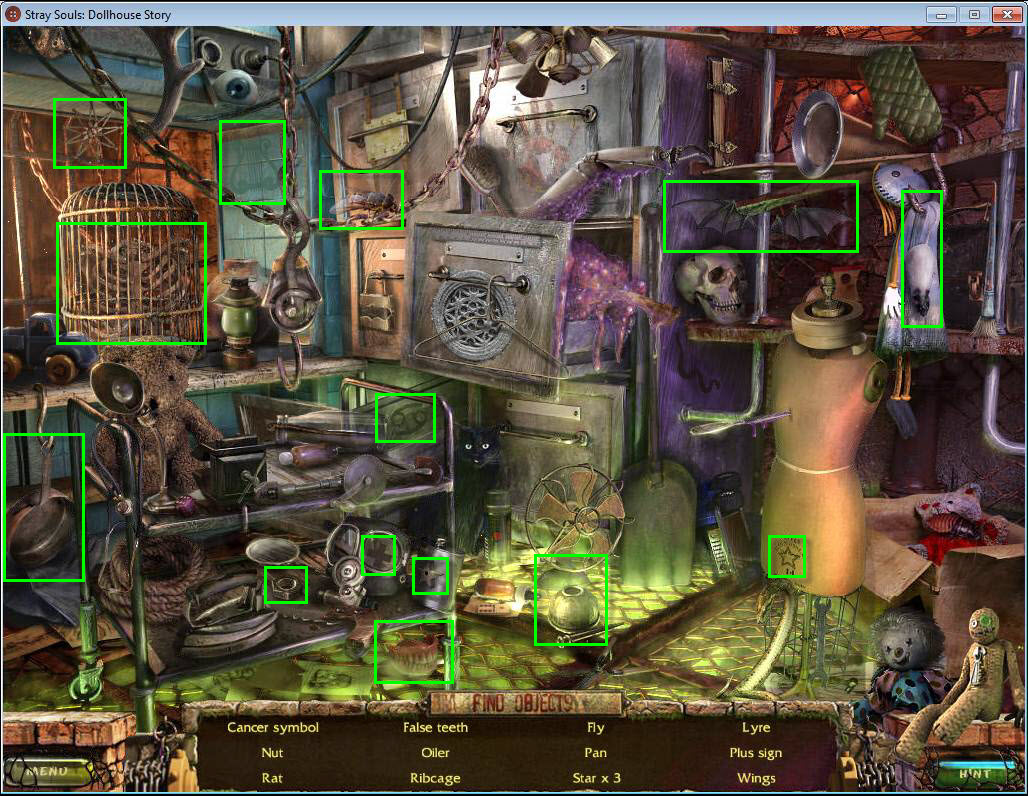This screenshot has height=796, width=1028.
Task: Open the game Menu
Action: 46,772
